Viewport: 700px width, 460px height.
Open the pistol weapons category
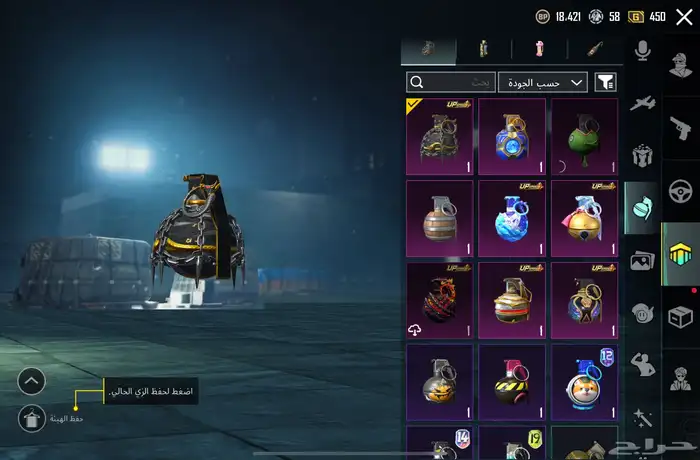pyautogui.click(x=681, y=127)
